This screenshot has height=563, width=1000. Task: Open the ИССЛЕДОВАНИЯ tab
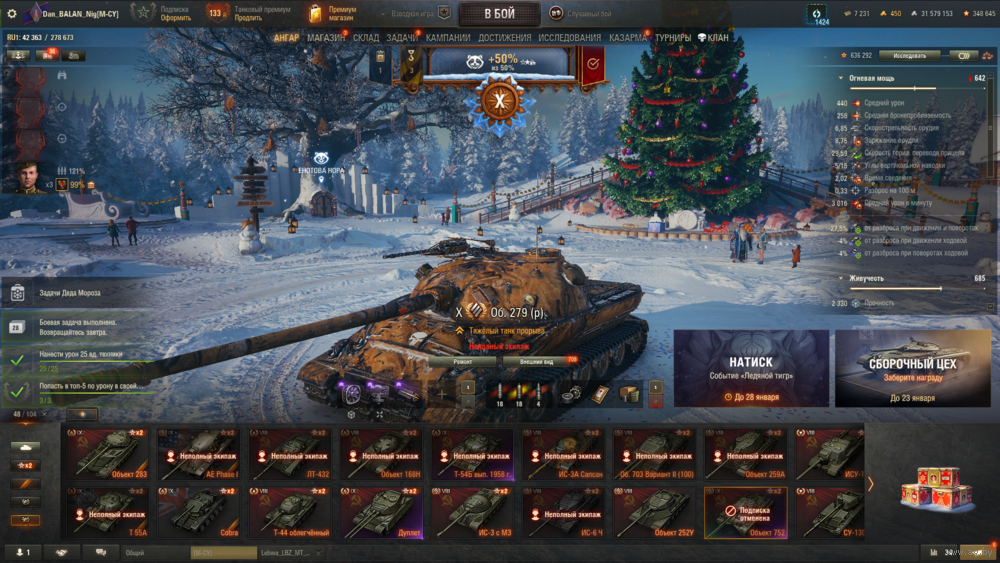click(570, 38)
